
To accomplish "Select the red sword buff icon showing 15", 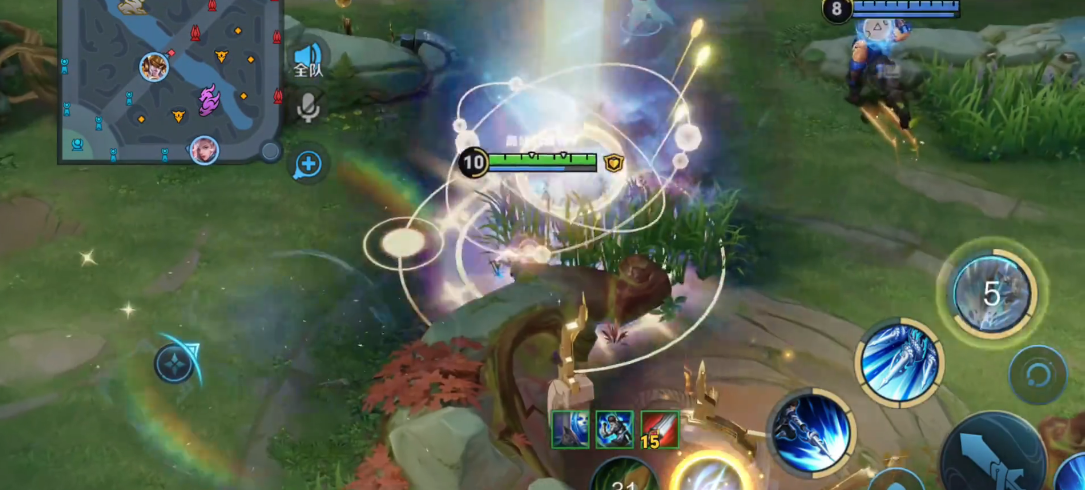I will [660, 430].
